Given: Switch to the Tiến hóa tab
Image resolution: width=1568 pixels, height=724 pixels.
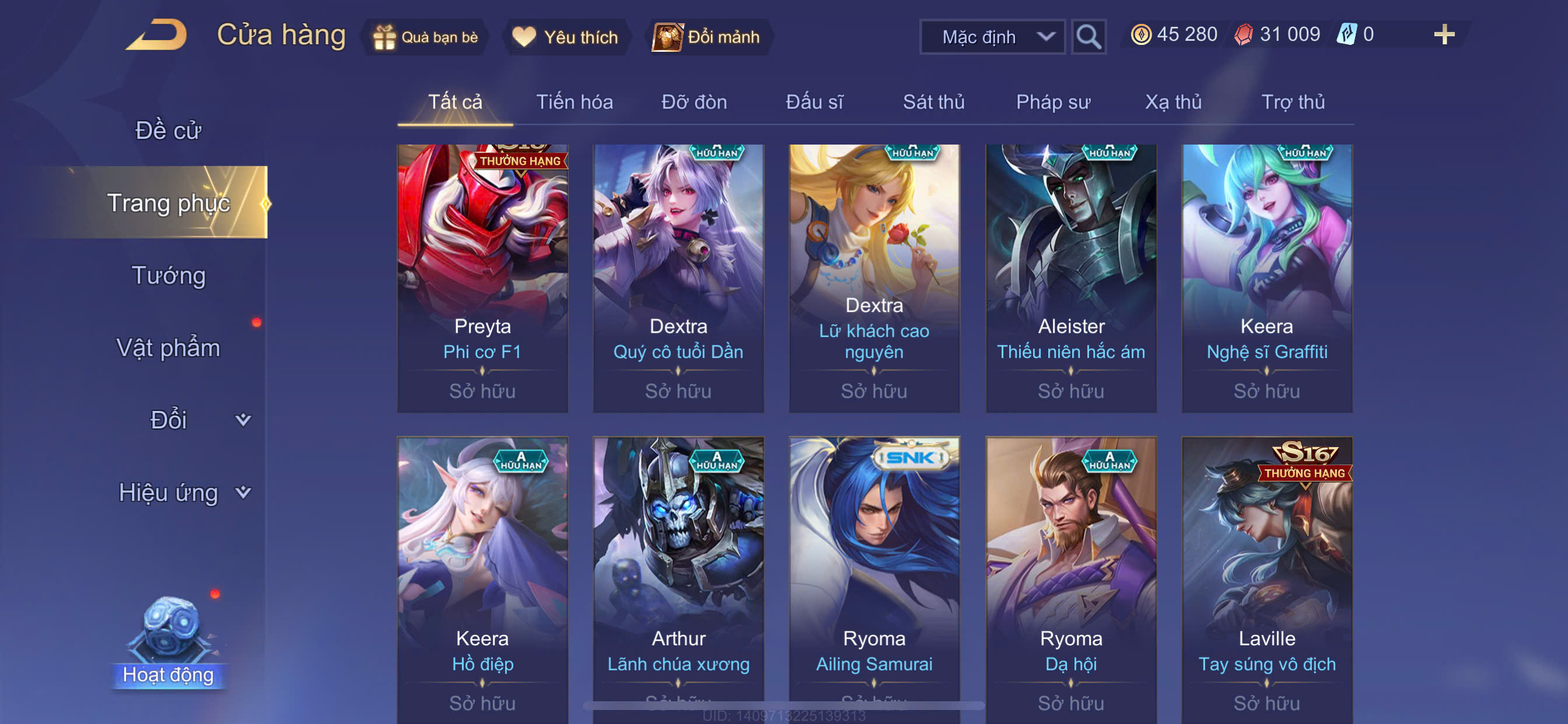Looking at the screenshot, I should (x=574, y=102).
